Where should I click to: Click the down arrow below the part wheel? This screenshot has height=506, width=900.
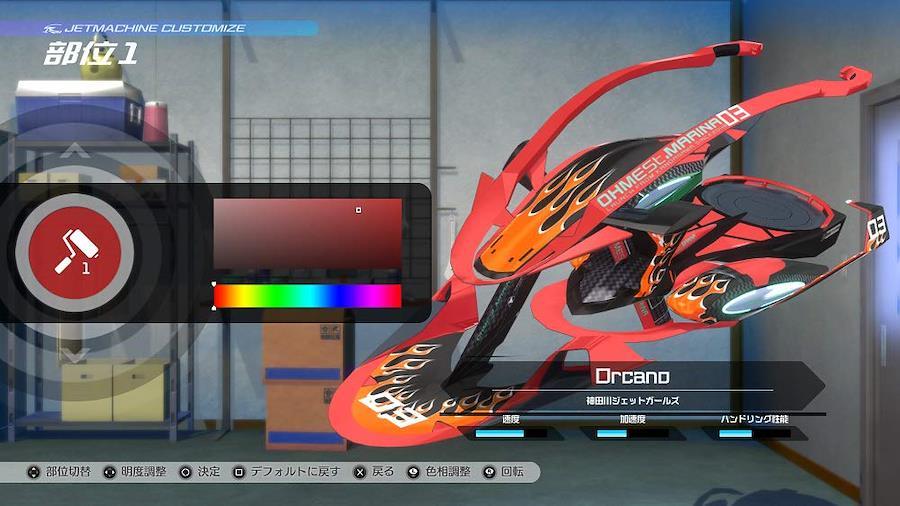[75, 354]
